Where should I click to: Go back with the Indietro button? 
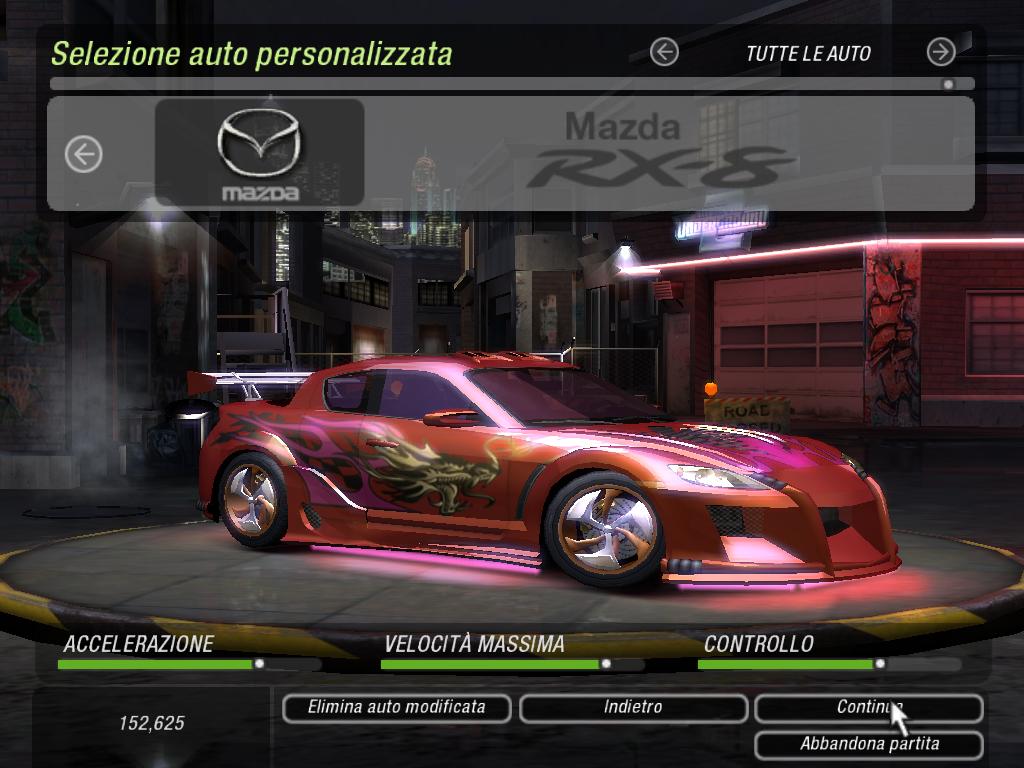click(x=633, y=708)
